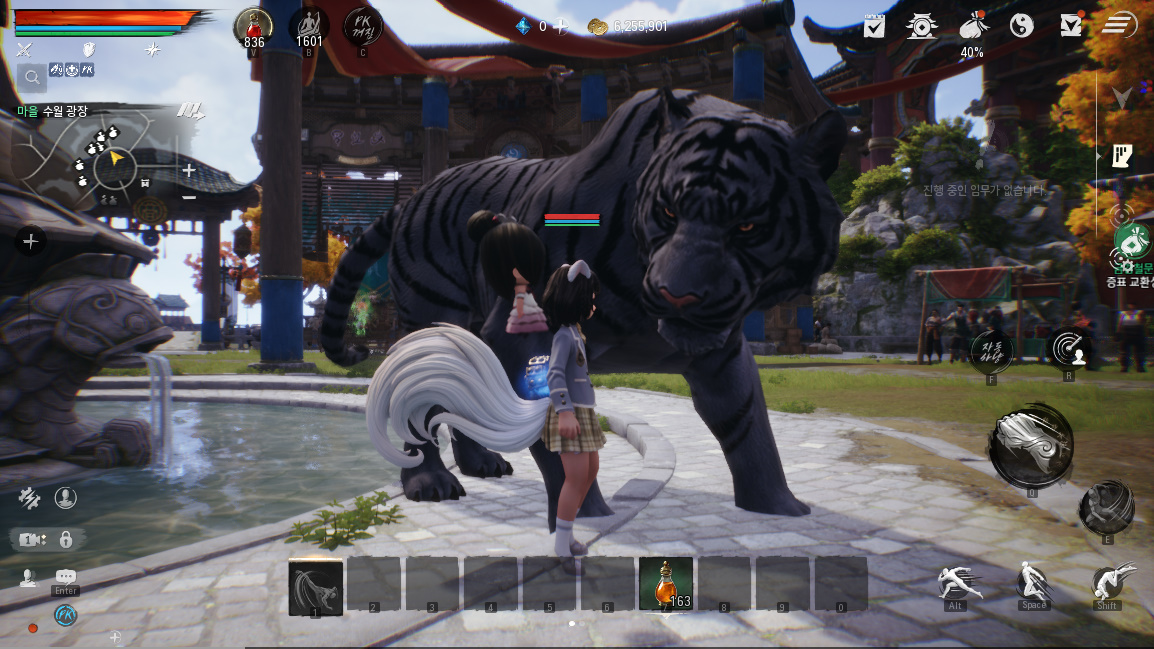Zoom out the minimap with minus button
The width and height of the screenshot is (1154, 649).
click(x=189, y=197)
